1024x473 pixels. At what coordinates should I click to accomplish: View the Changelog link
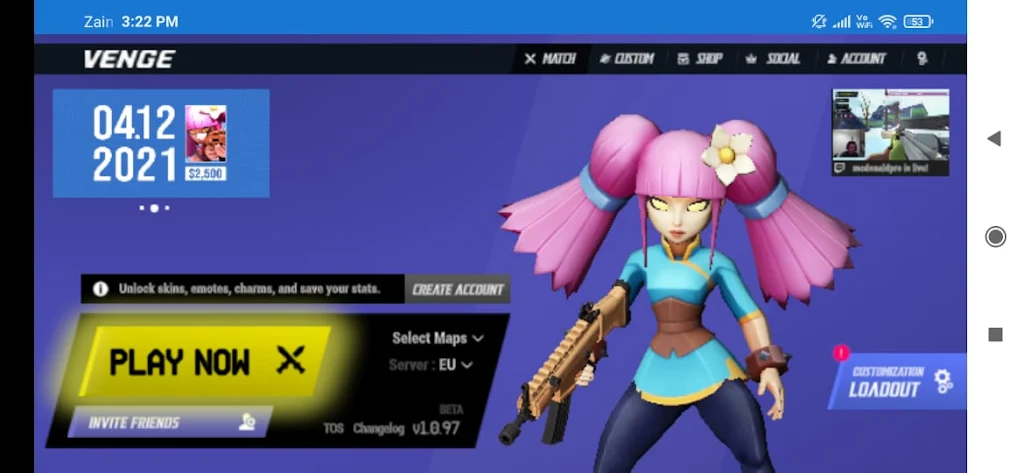click(x=379, y=428)
